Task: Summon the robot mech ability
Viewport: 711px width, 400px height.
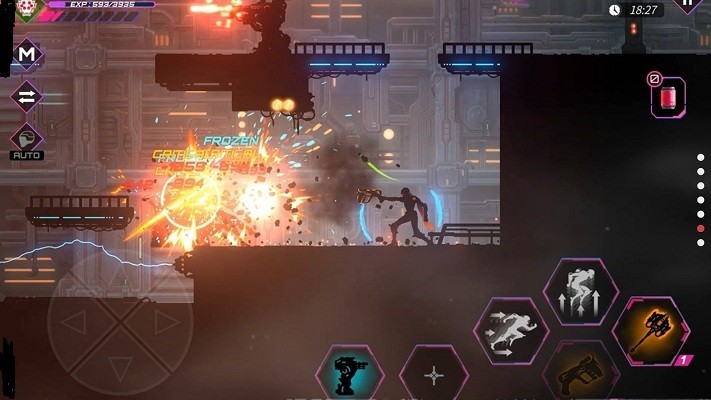Action: pyautogui.click(x=350, y=374)
